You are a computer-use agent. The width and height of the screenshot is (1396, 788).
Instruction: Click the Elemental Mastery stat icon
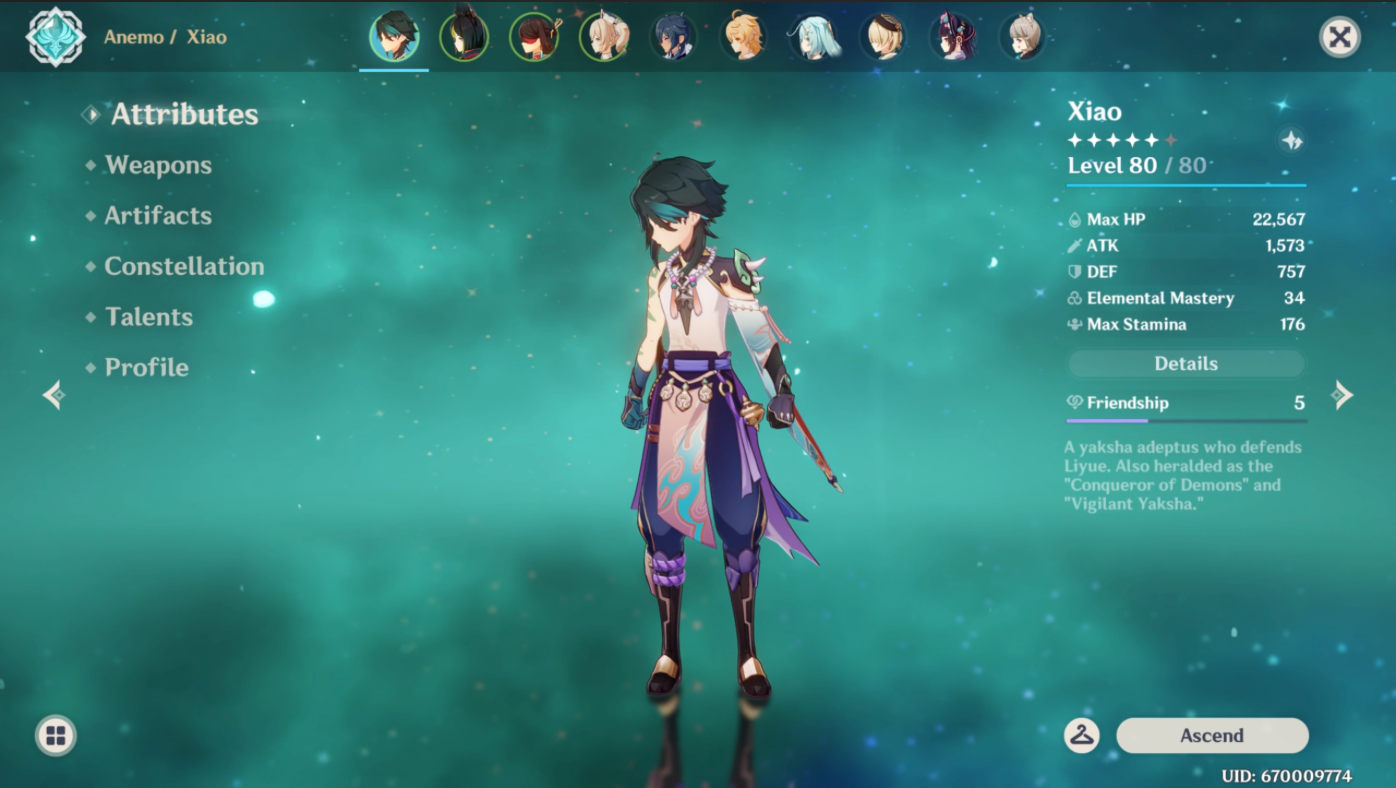coord(1077,298)
